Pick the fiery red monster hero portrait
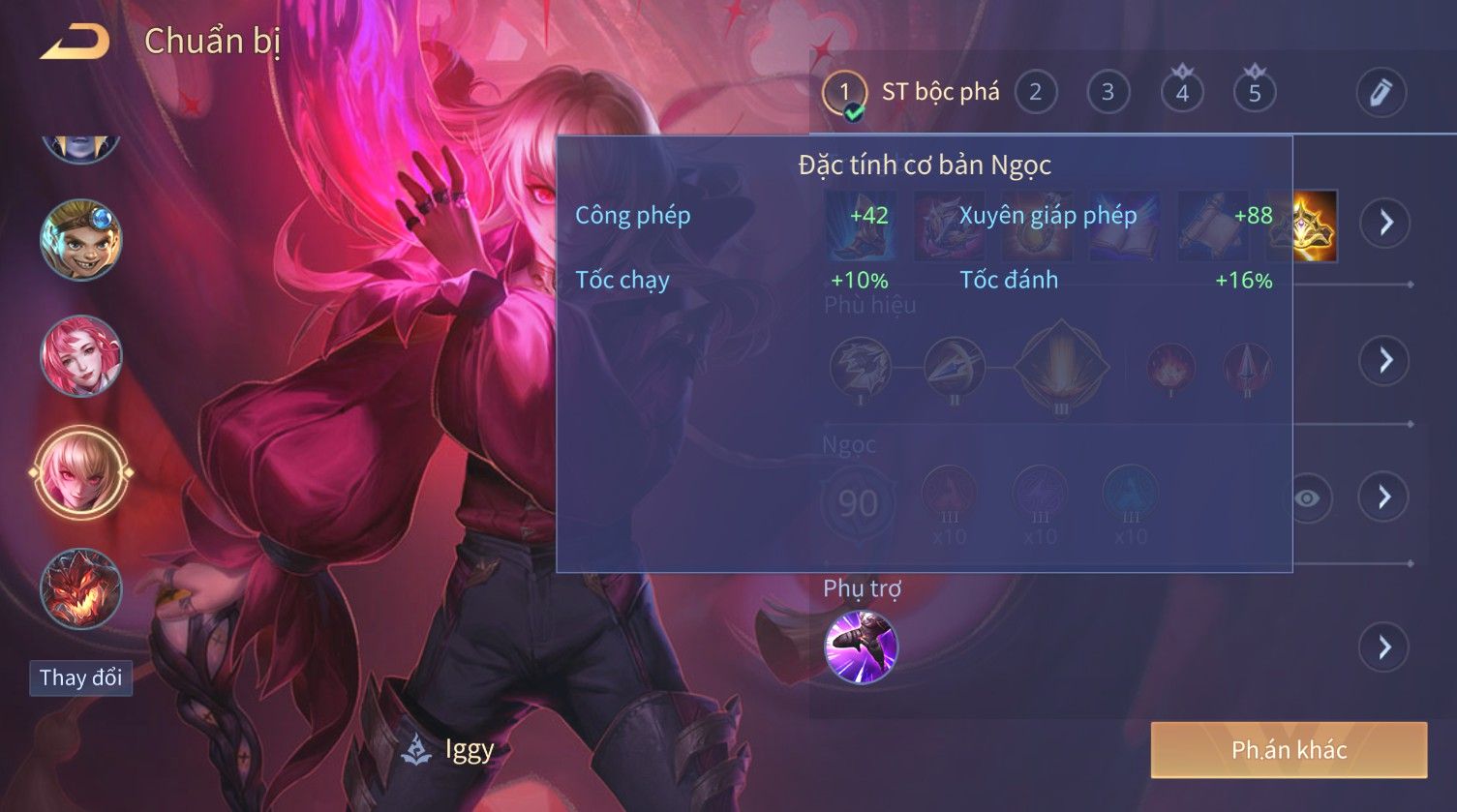The image size is (1457, 812). click(80, 588)
